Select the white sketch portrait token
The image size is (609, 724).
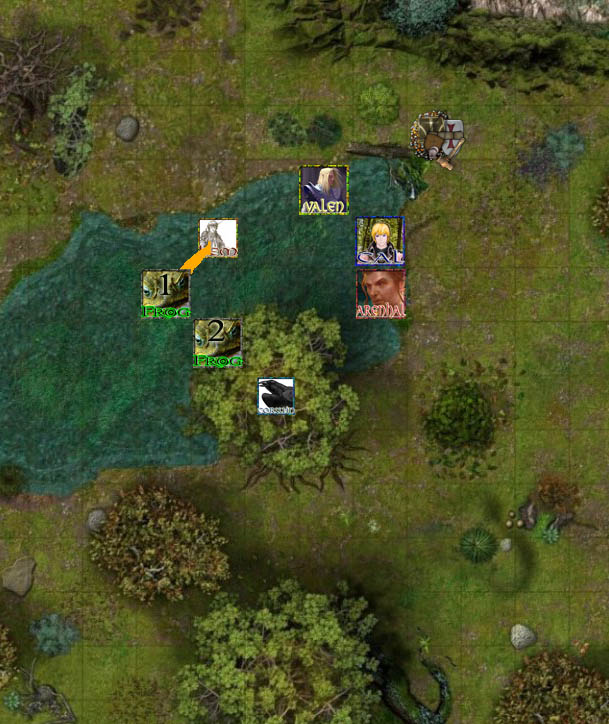pos(218,239)
